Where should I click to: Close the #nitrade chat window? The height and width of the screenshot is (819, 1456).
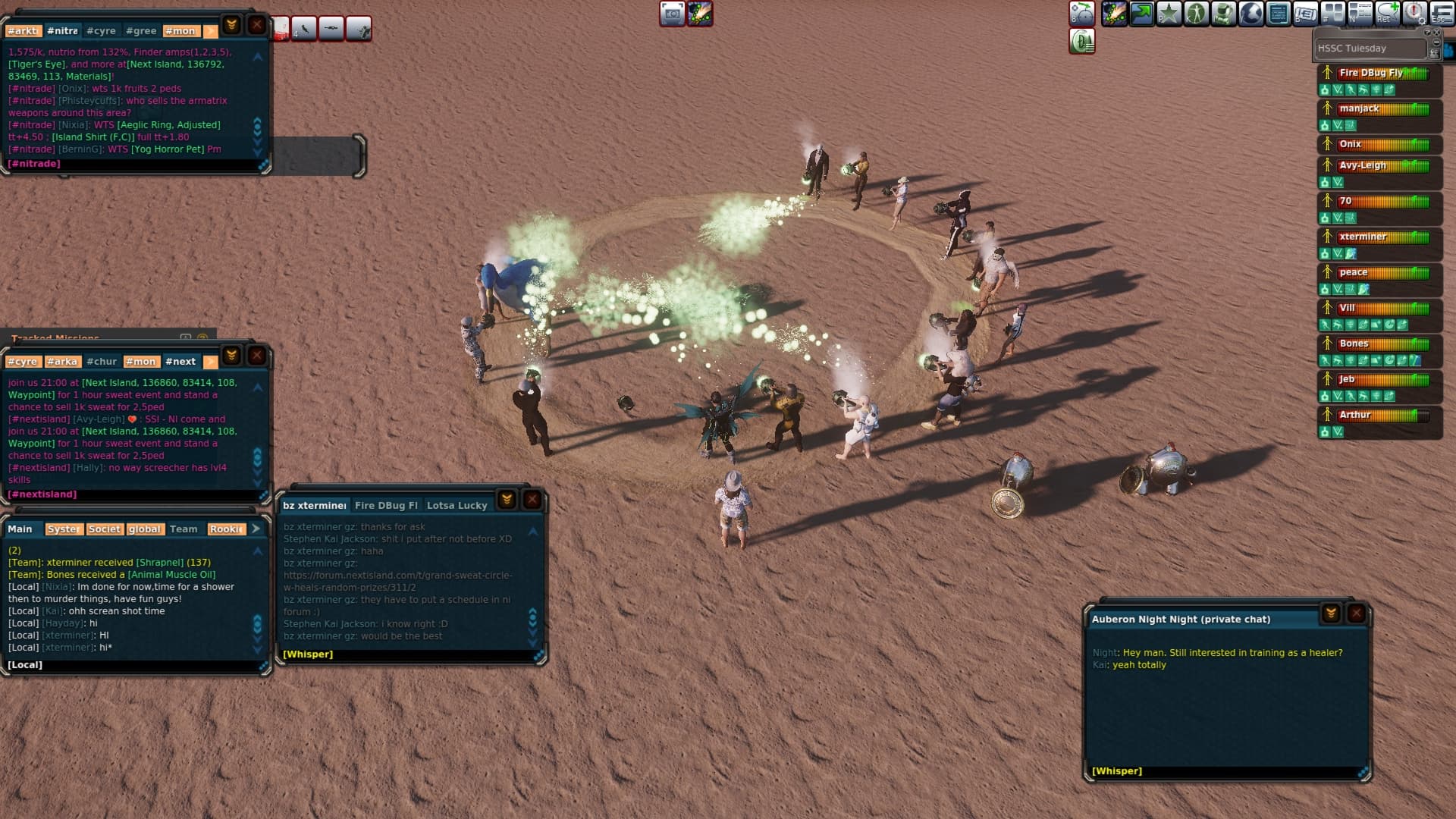pos(257,25)
